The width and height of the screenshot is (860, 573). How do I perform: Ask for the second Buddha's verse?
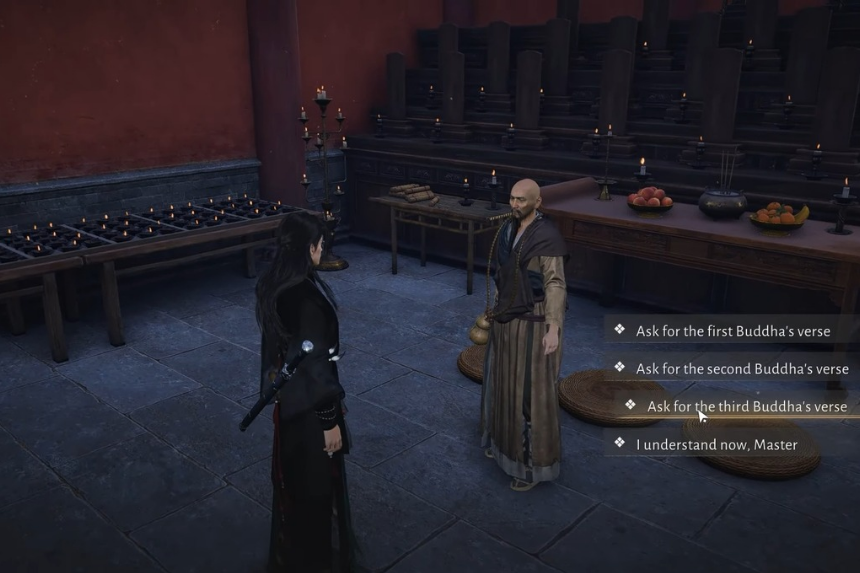tap(741, 369)
